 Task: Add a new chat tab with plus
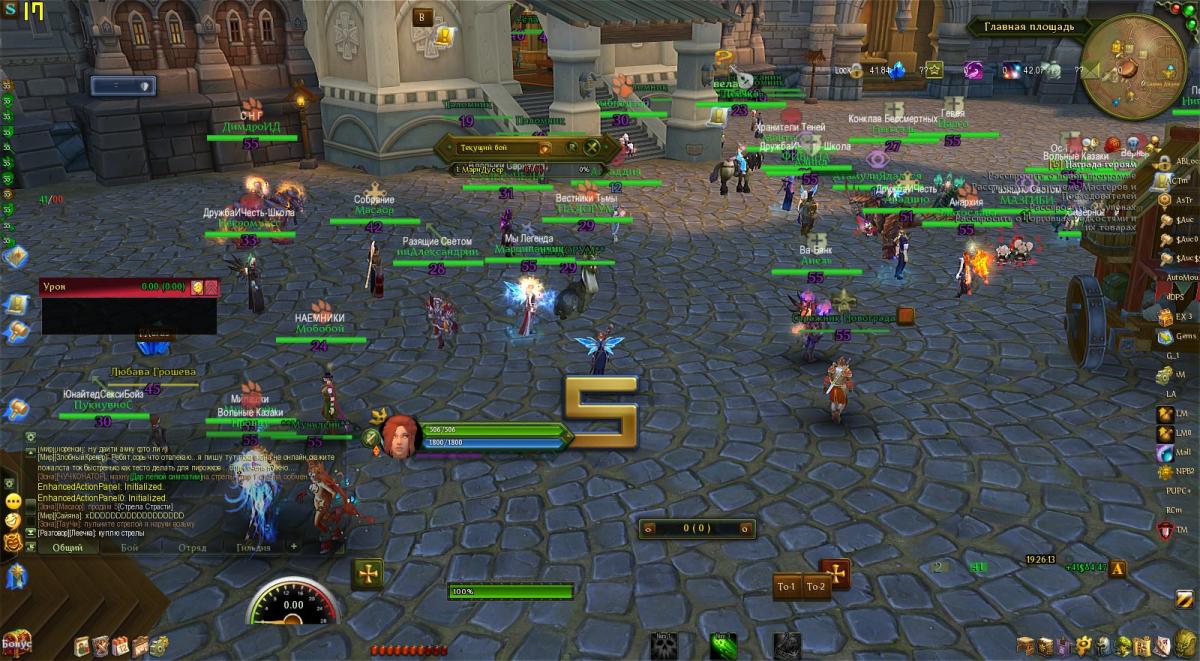coord(294,547)
